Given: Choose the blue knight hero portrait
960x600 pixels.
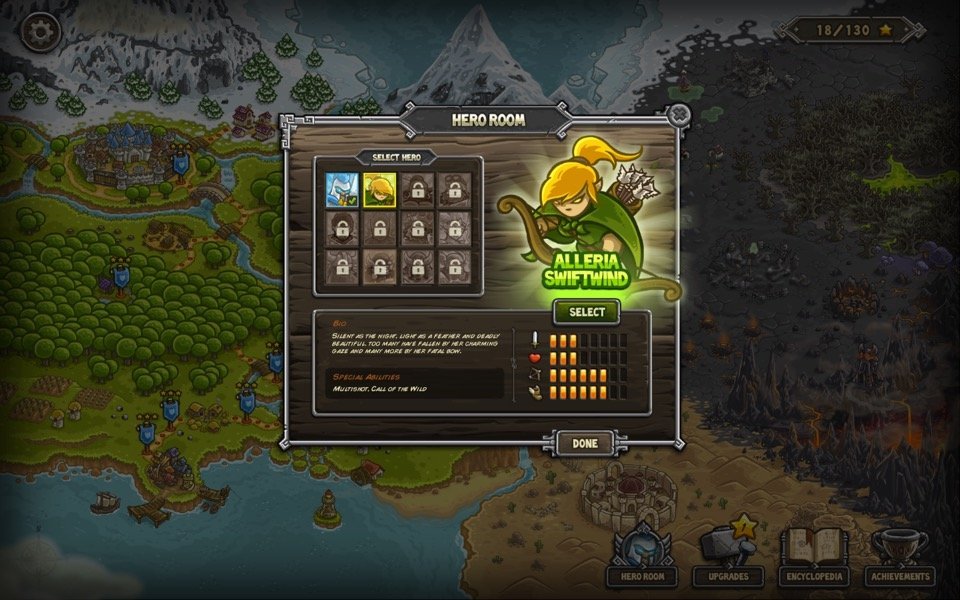Looking at the screenshot, I should [340, 188].
